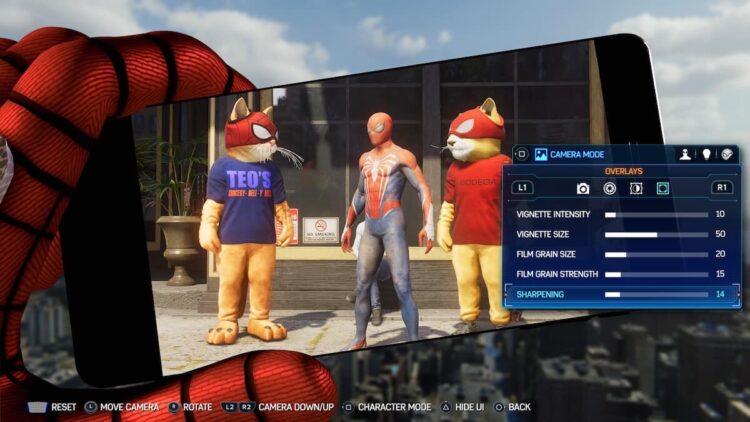
Task: Select the half-shaded contrast filter tab
Action: 636,188
